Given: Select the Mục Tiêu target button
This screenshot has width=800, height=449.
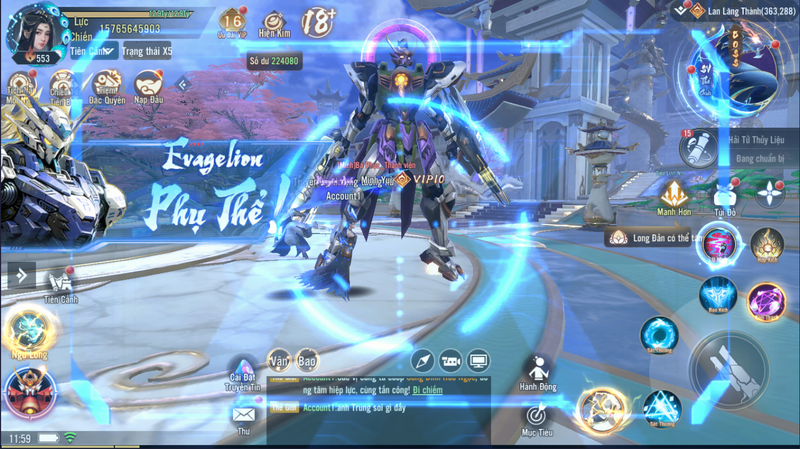Looking at the screenshot, I should pyautogui.click(x=537, y=417).
